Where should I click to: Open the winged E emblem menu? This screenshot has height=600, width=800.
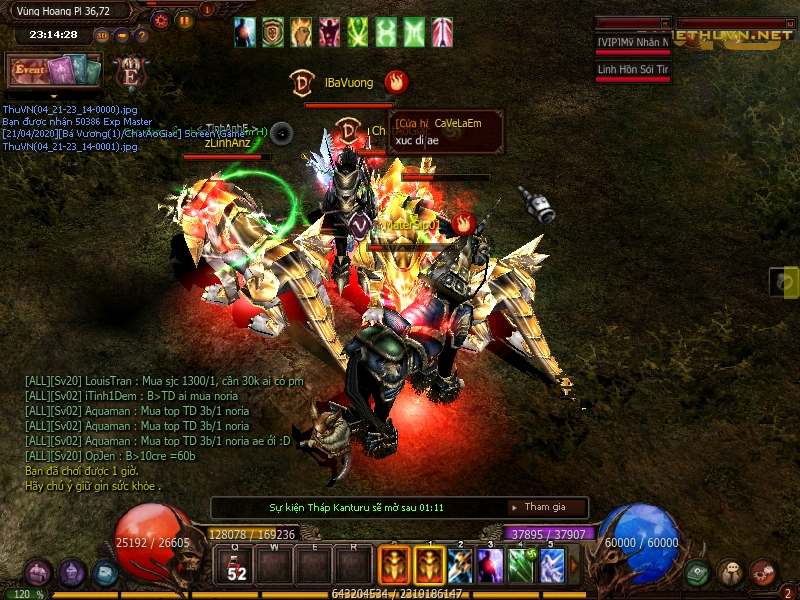[129, 73]
